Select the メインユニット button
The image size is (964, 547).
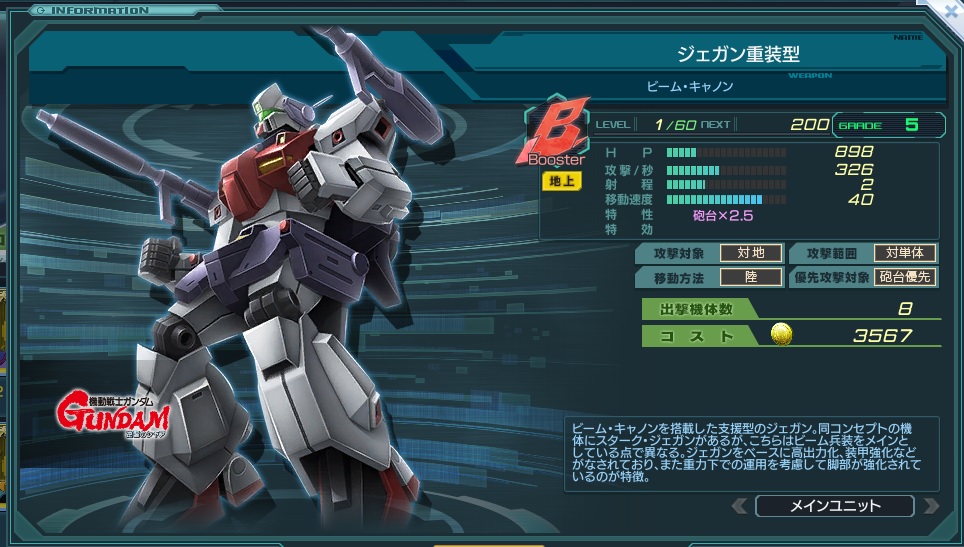coord(834,506)
